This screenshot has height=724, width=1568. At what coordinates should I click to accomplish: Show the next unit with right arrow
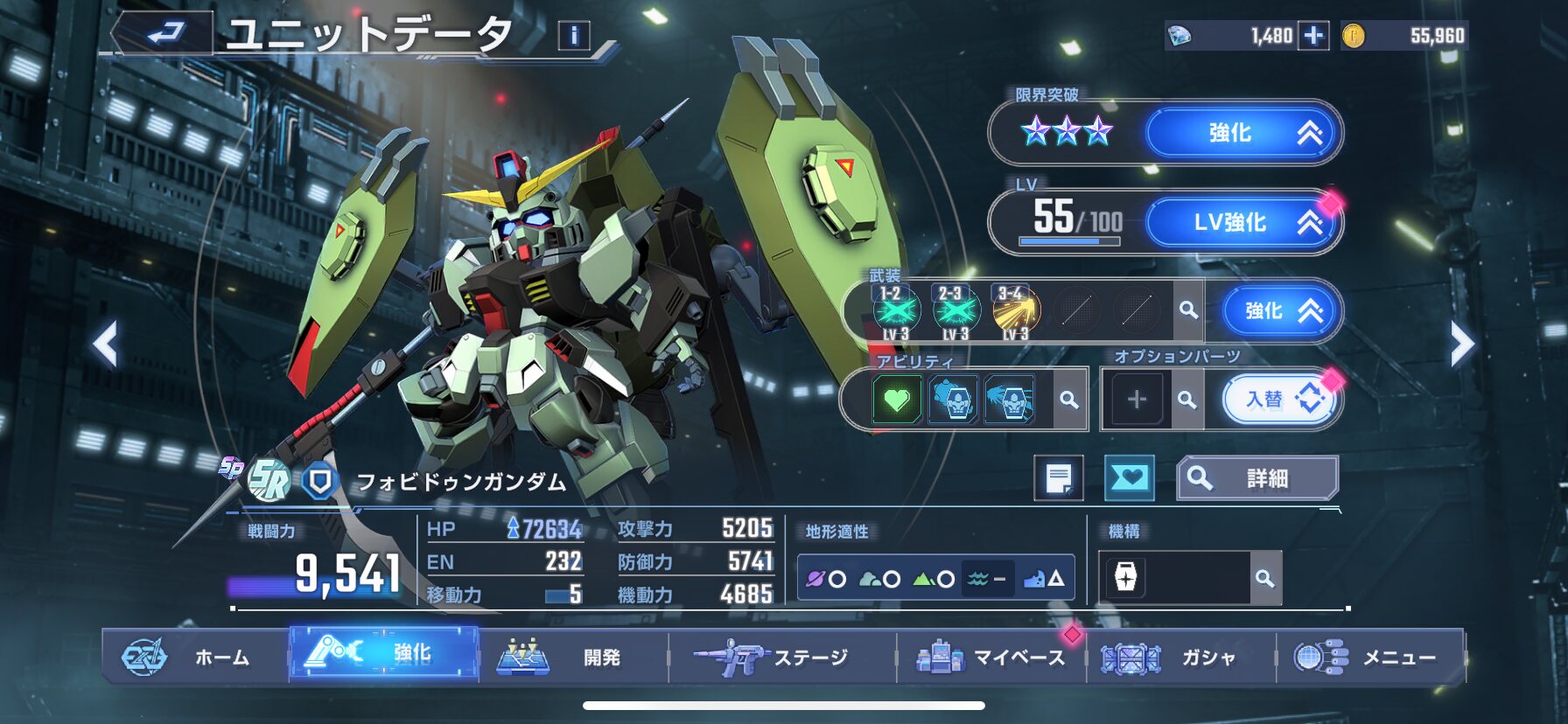(x=1461, y=345)
